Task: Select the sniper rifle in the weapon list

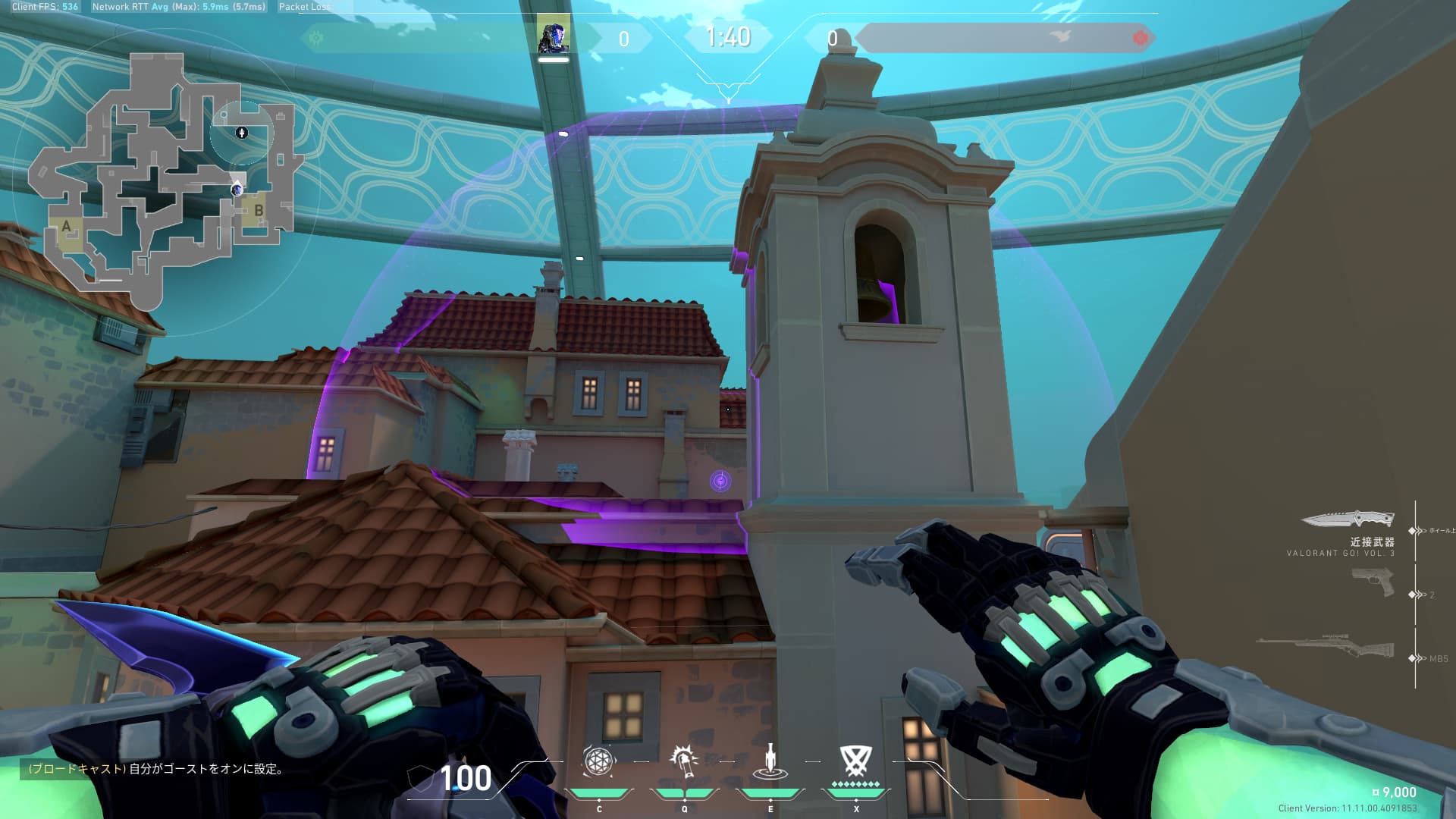Action: [1326, 646]
